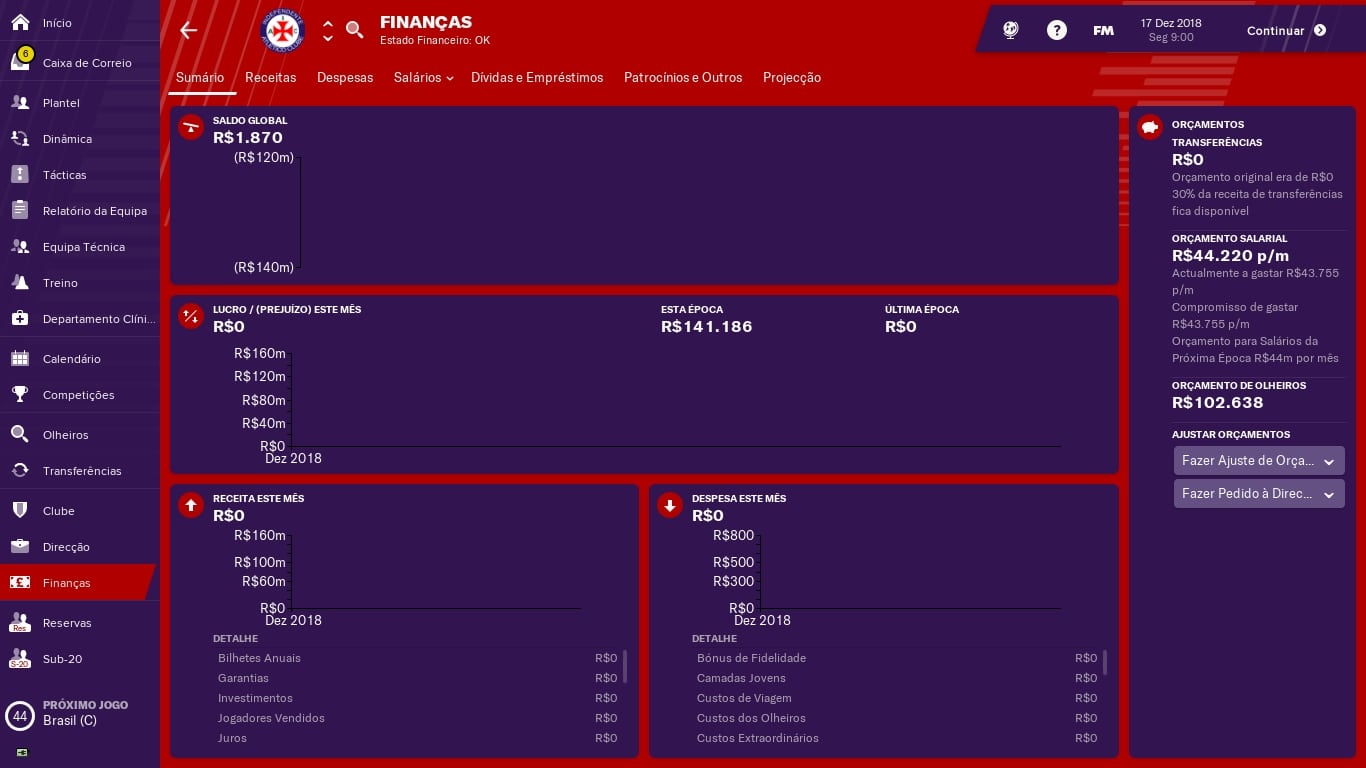Switch to the Despesas tab
This screenshot has width=1366, height=768.
(x=345, y=77)
